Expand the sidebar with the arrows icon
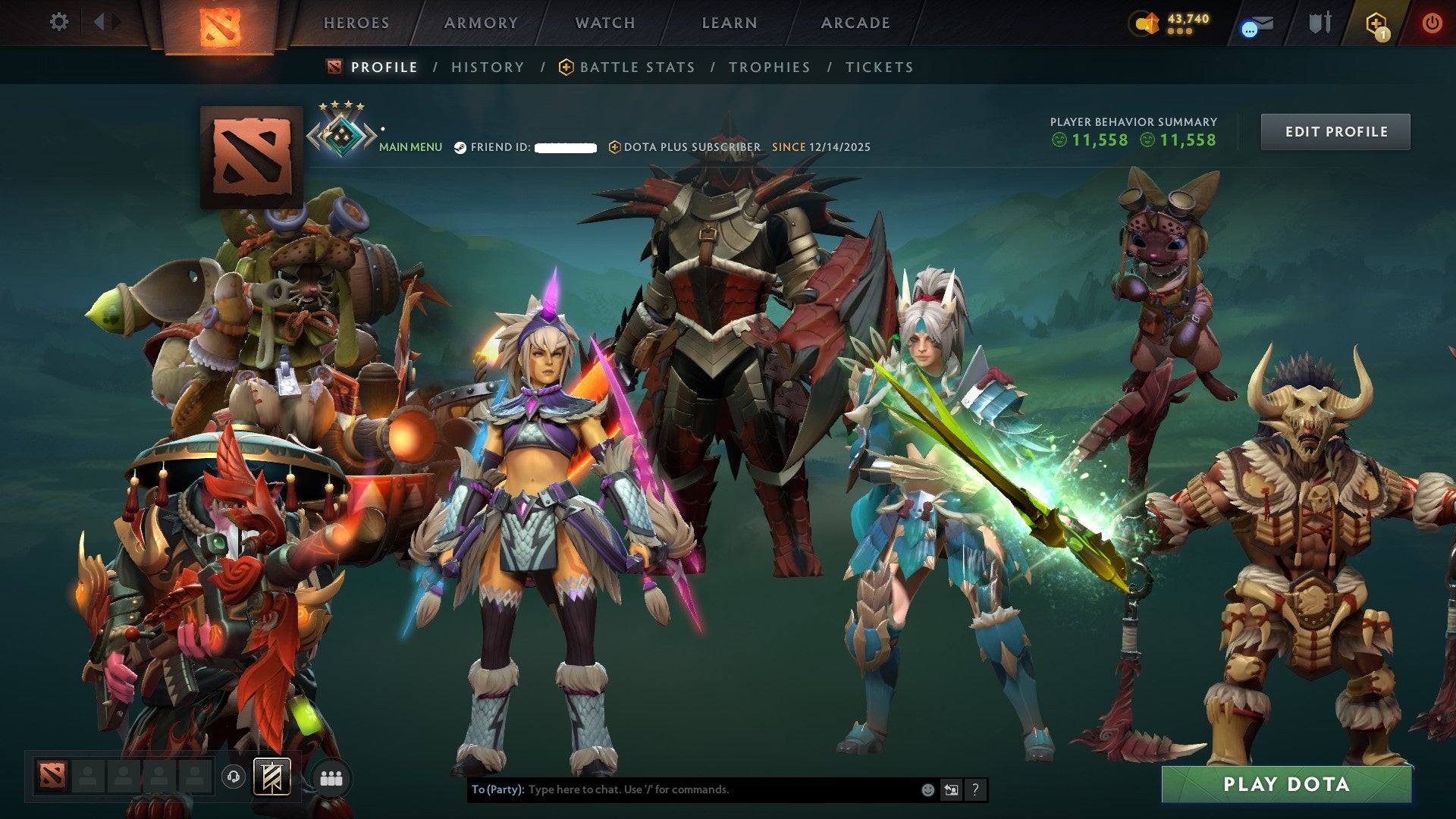The image size is (1456, 819). click(105, 22)
